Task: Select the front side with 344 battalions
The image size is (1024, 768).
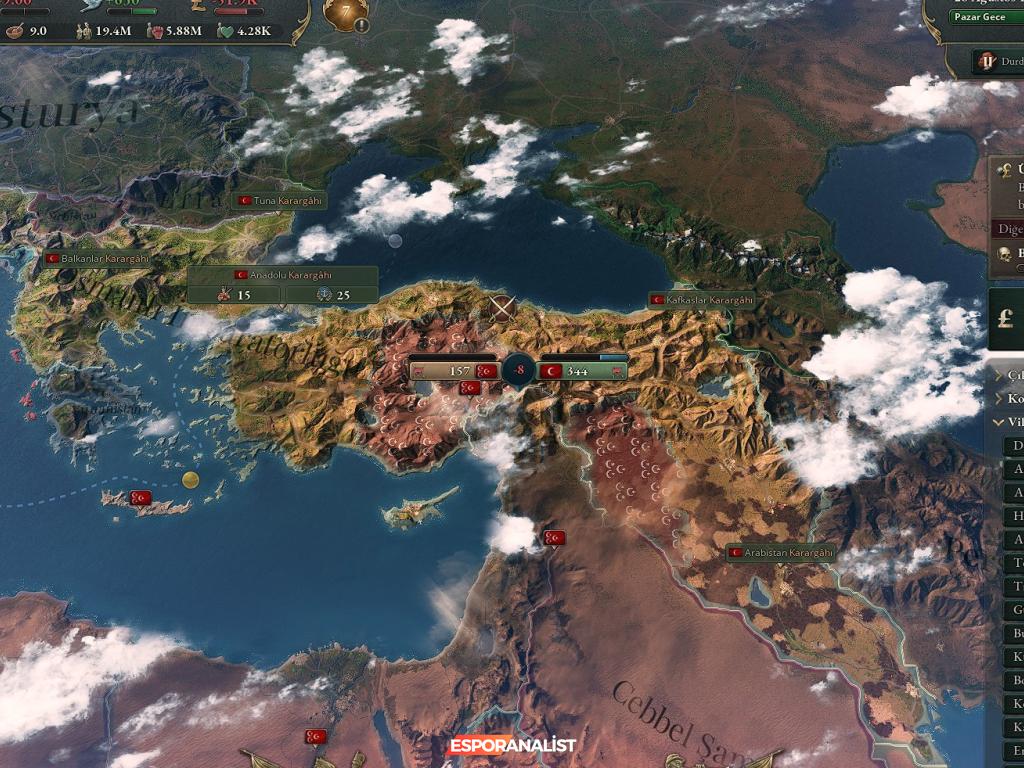Action: (x=584, y=371)
